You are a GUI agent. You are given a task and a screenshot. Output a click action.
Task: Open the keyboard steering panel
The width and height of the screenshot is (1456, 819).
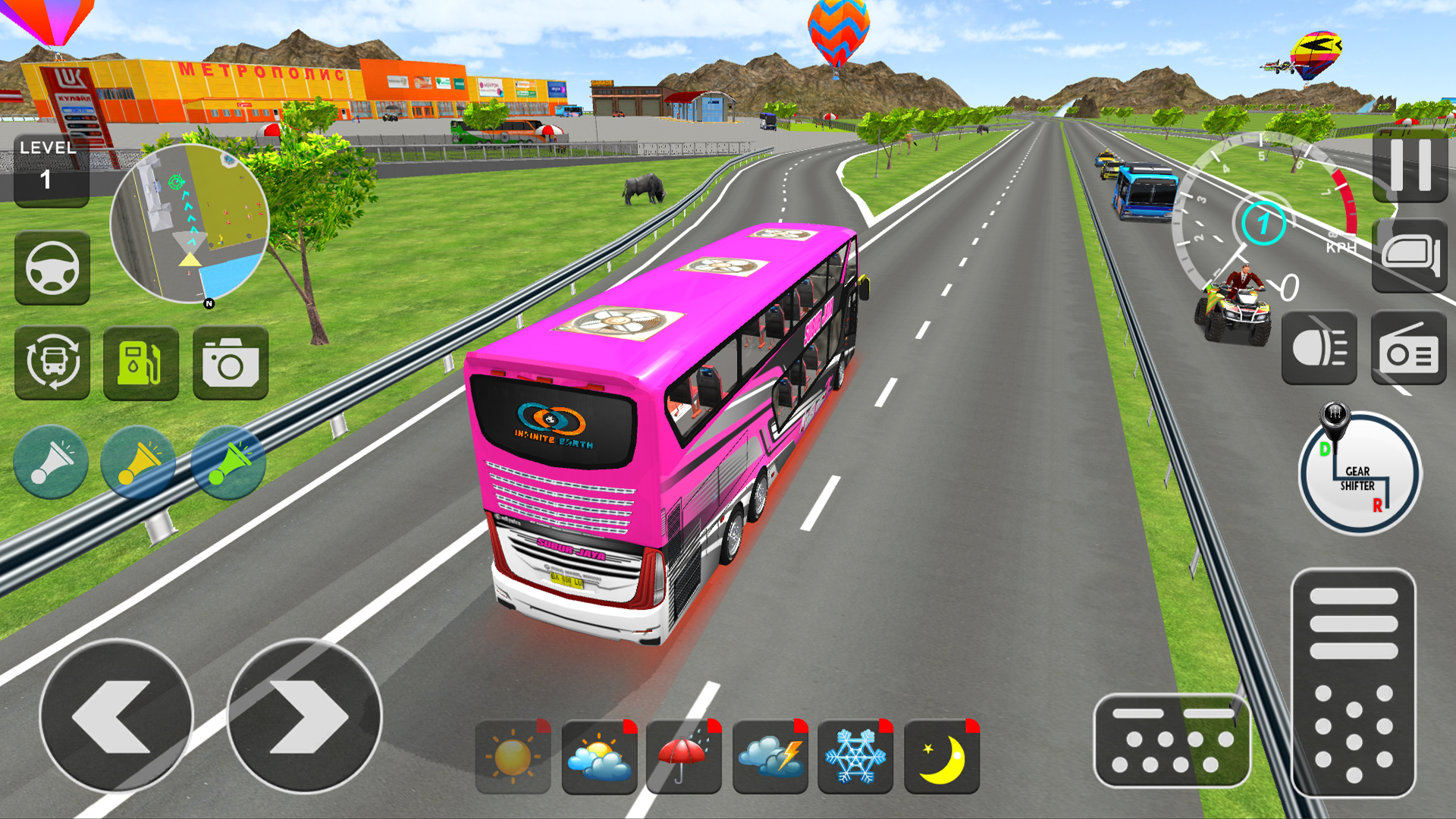tap(1172, 739)
